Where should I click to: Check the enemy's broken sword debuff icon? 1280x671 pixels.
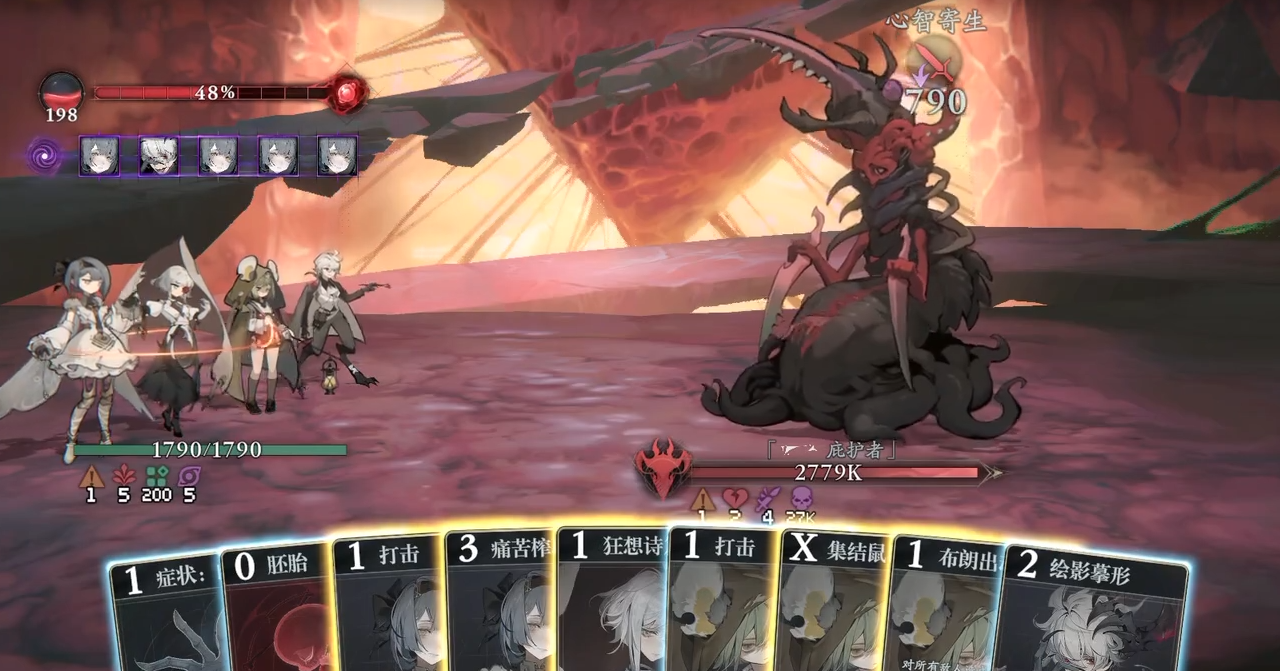[x=768, y=498]
